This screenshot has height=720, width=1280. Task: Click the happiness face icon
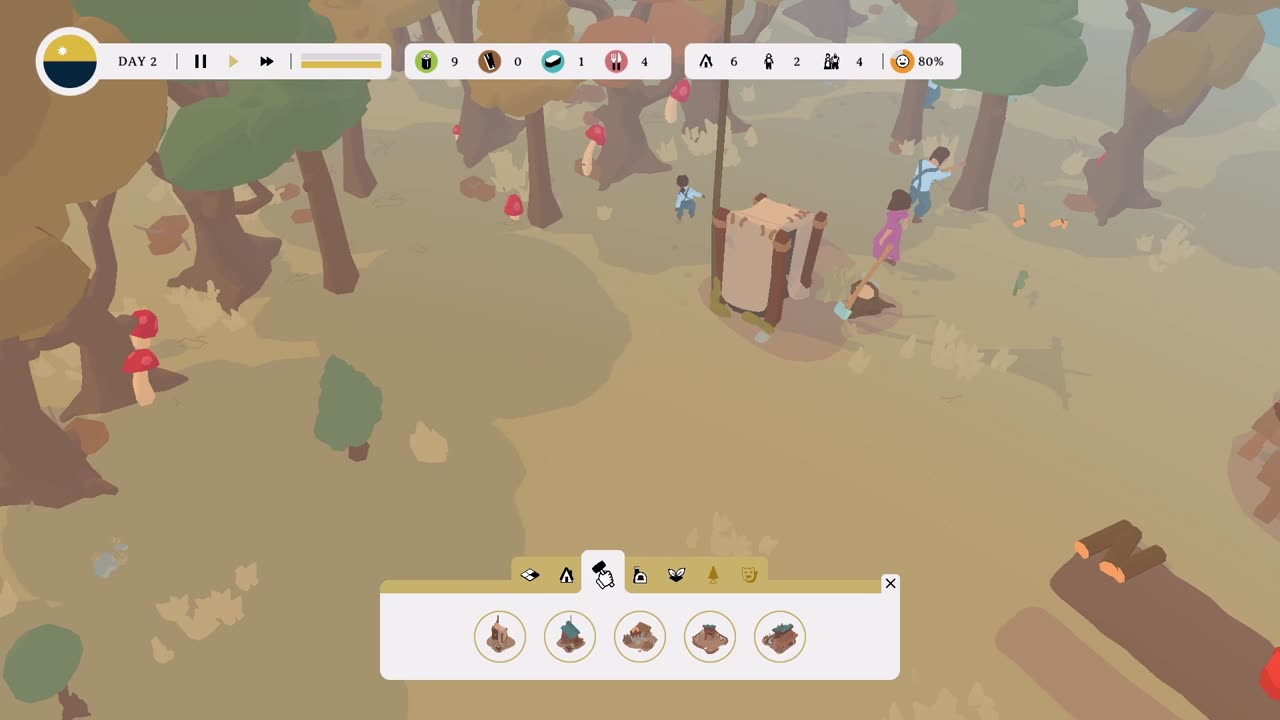[x=903, y=62]
